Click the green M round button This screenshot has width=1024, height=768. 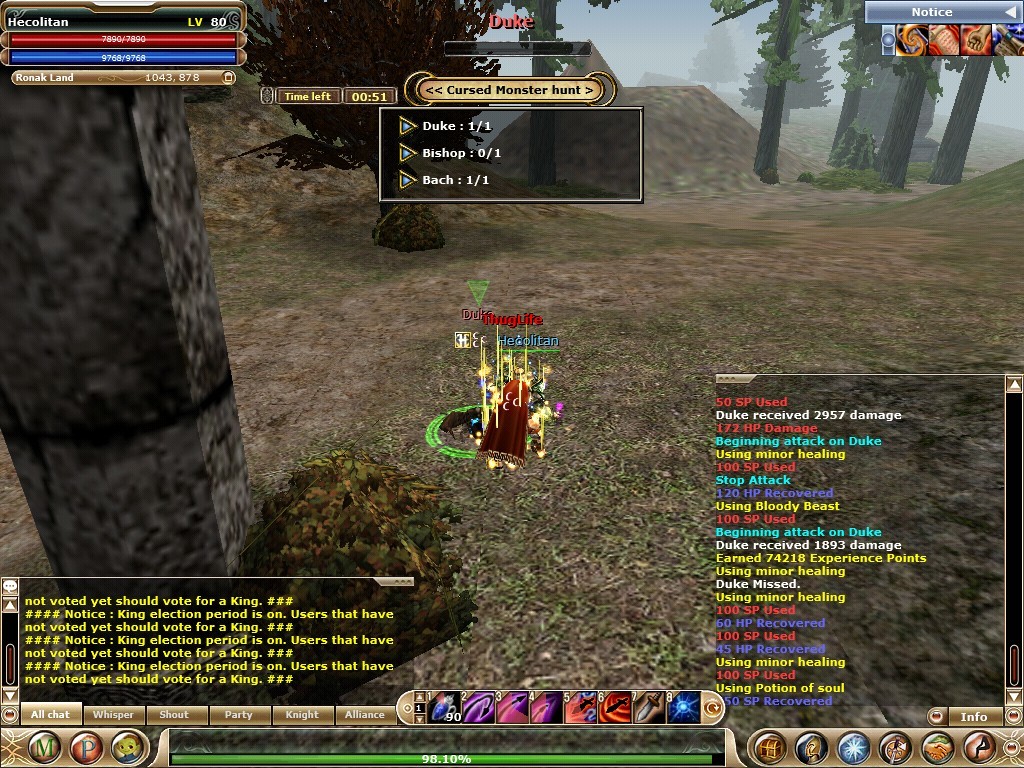pyautogui.click(x=44, y=747)
